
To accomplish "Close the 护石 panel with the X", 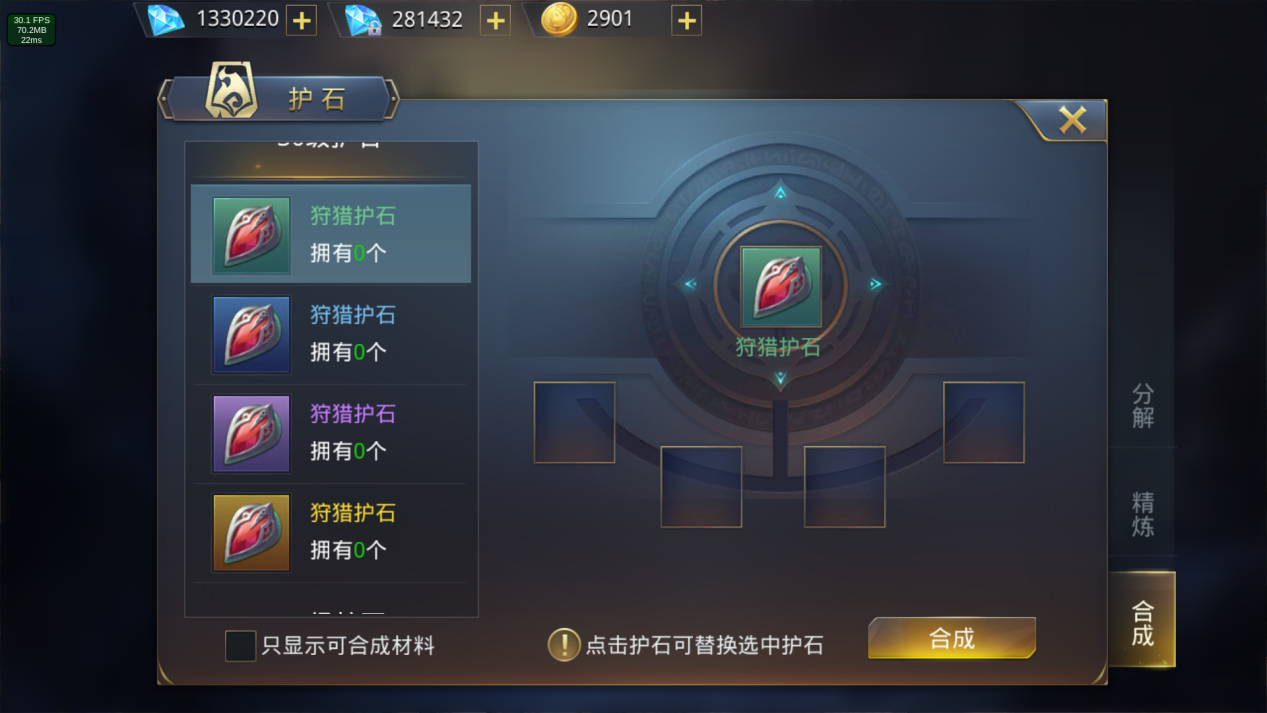I will coord(1072,121).
